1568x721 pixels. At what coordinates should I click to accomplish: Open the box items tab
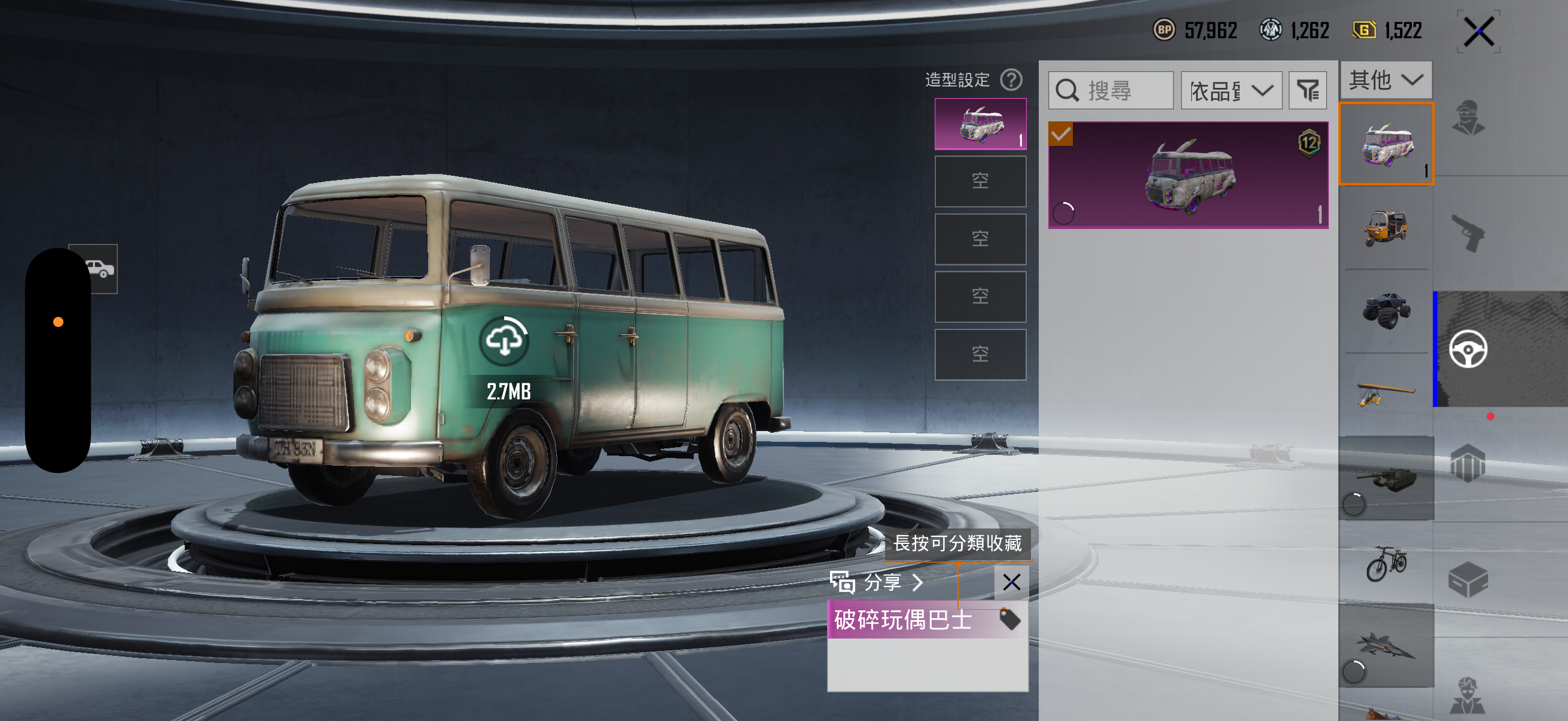tap(1468, 580)
